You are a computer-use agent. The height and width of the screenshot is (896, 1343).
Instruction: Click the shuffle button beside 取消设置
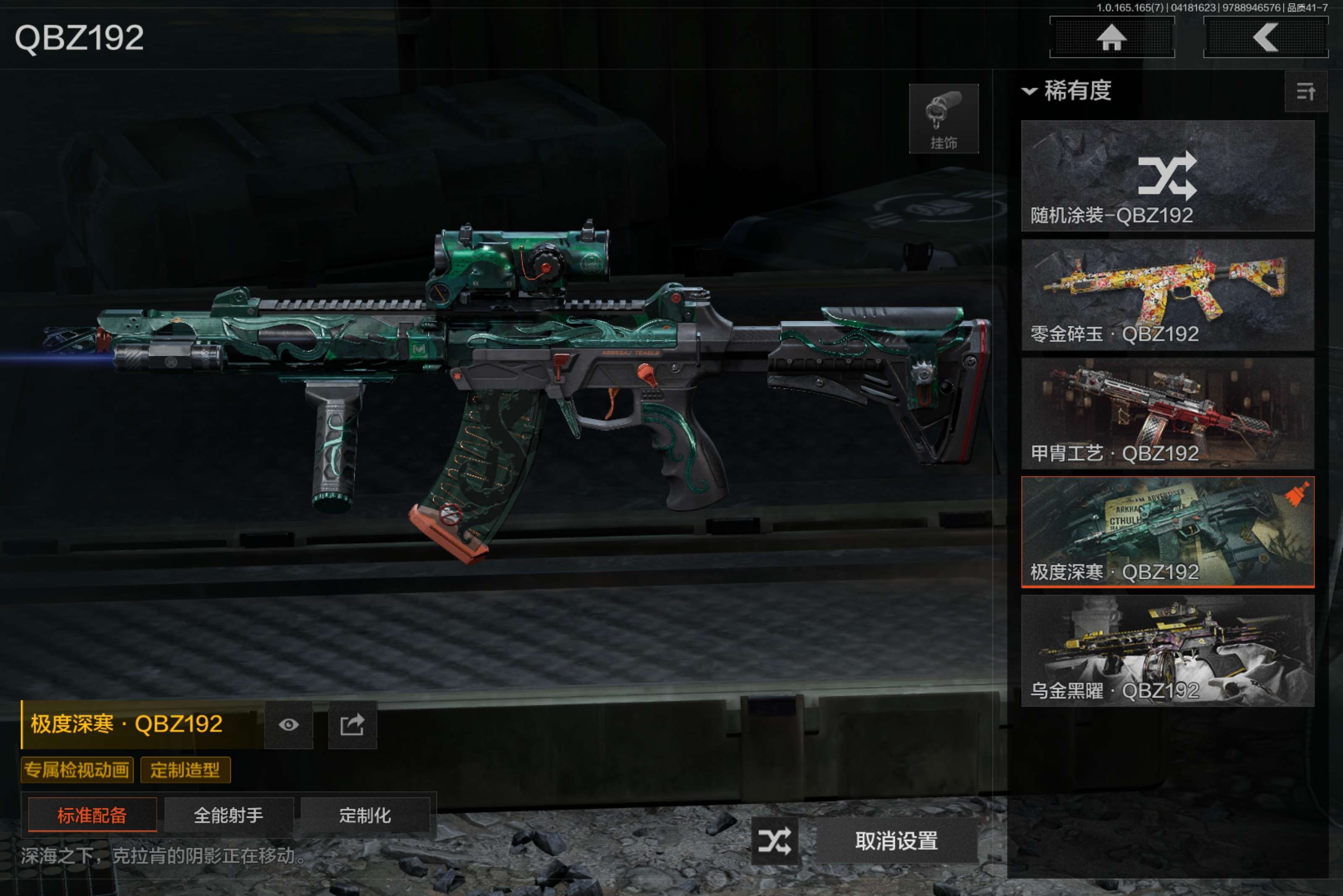coord(775,841)
